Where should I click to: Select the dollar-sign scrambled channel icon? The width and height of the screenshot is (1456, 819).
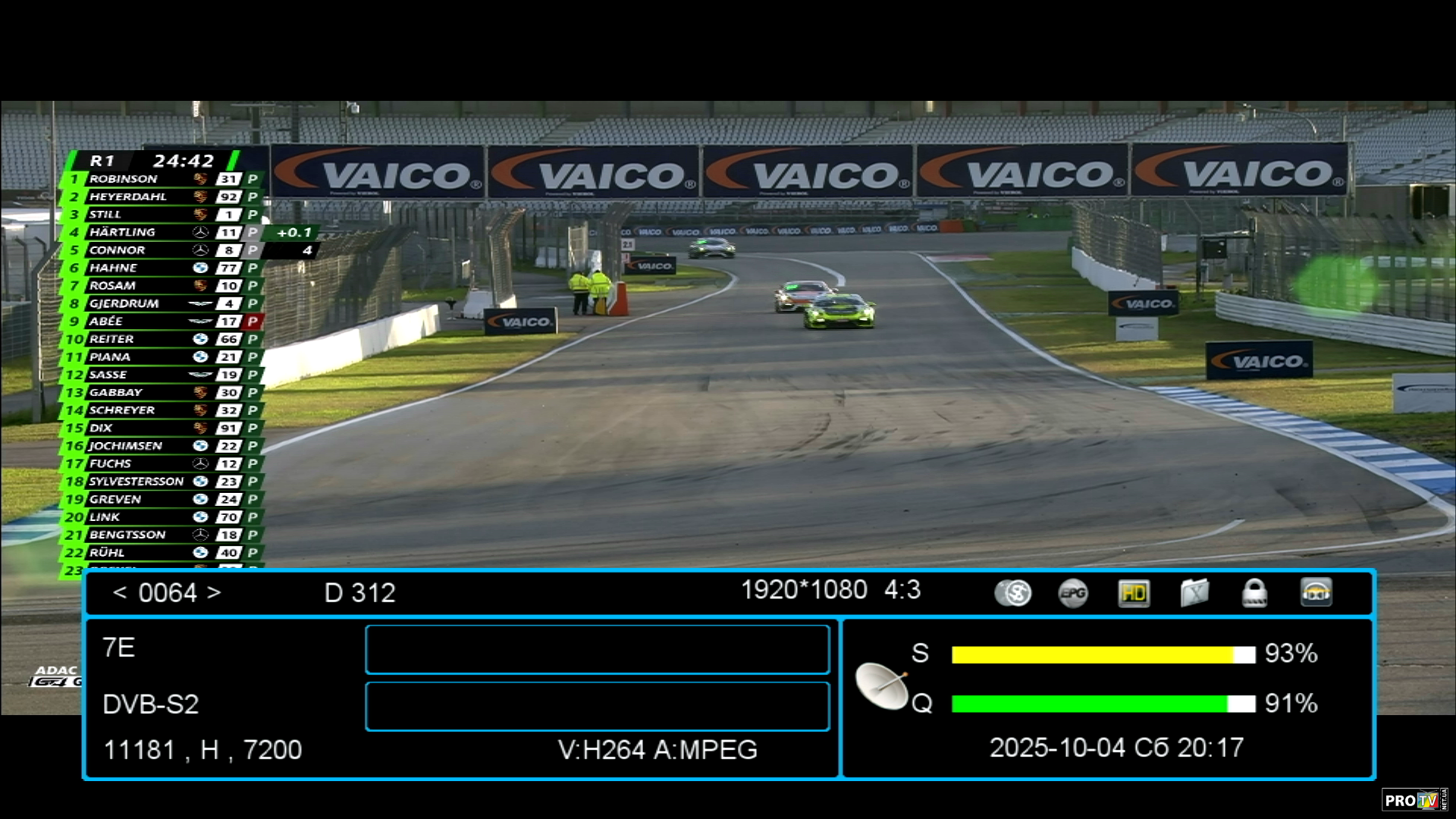pyautogui.click(x=1013, y=593)
